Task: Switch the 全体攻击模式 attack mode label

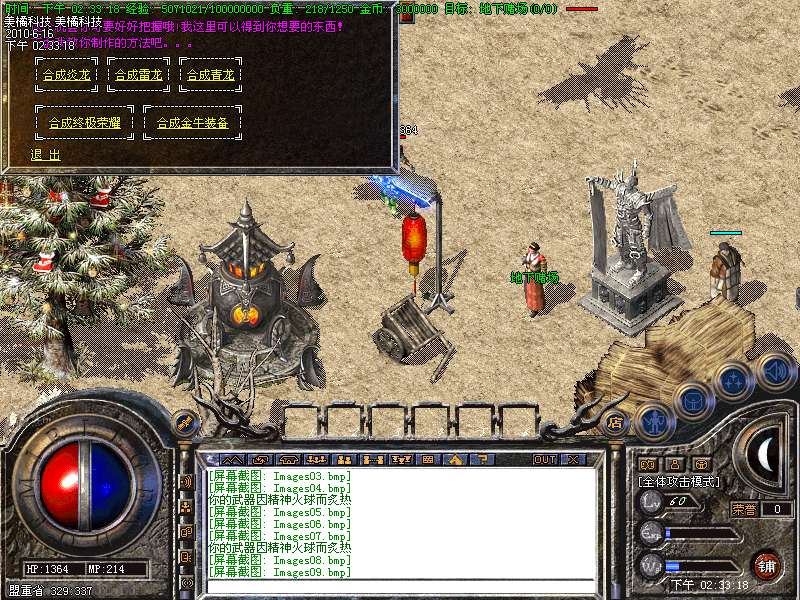Action: pyautogui.click(x=679, y=481)
